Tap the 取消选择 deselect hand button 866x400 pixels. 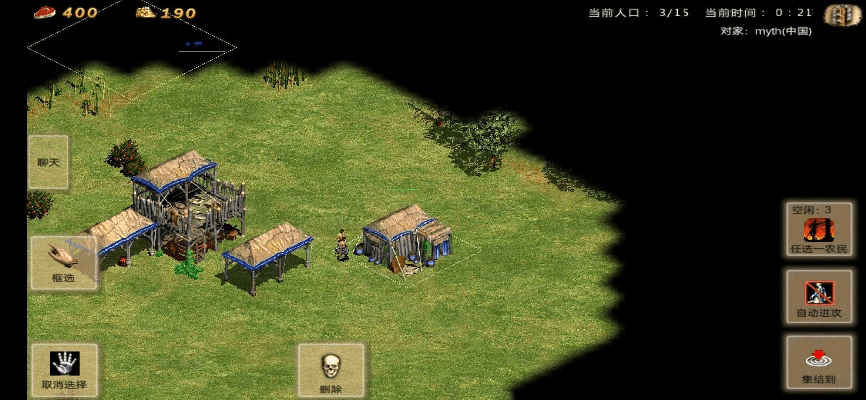[x=64, y=370]
